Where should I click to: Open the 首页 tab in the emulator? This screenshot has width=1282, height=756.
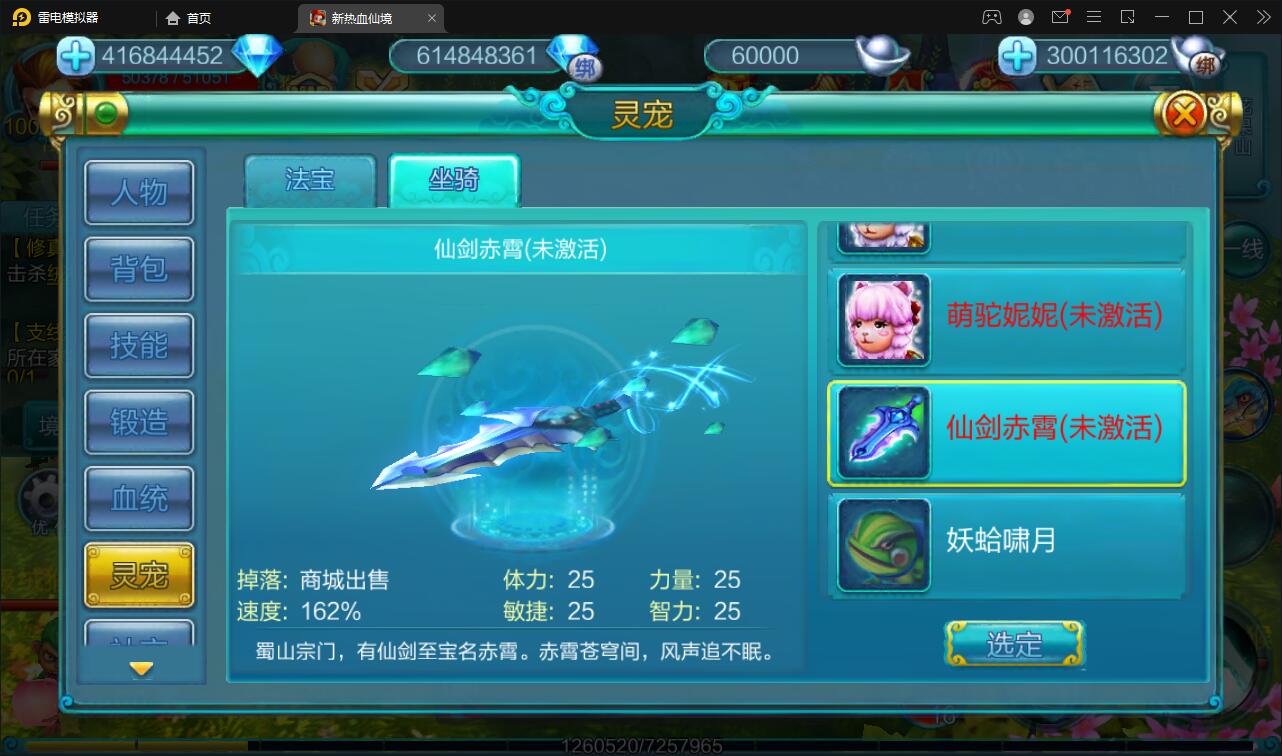(x=186, y=17)
